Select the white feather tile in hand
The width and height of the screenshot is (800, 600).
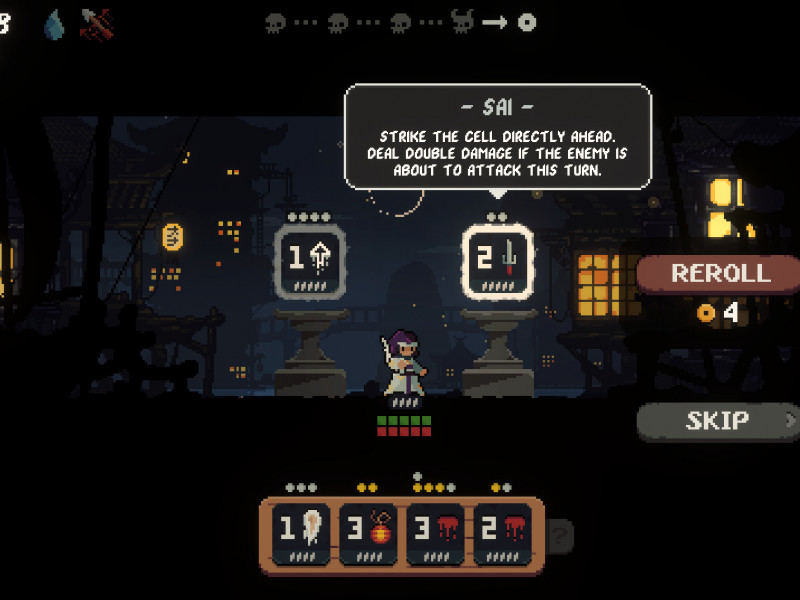[300, 534]
